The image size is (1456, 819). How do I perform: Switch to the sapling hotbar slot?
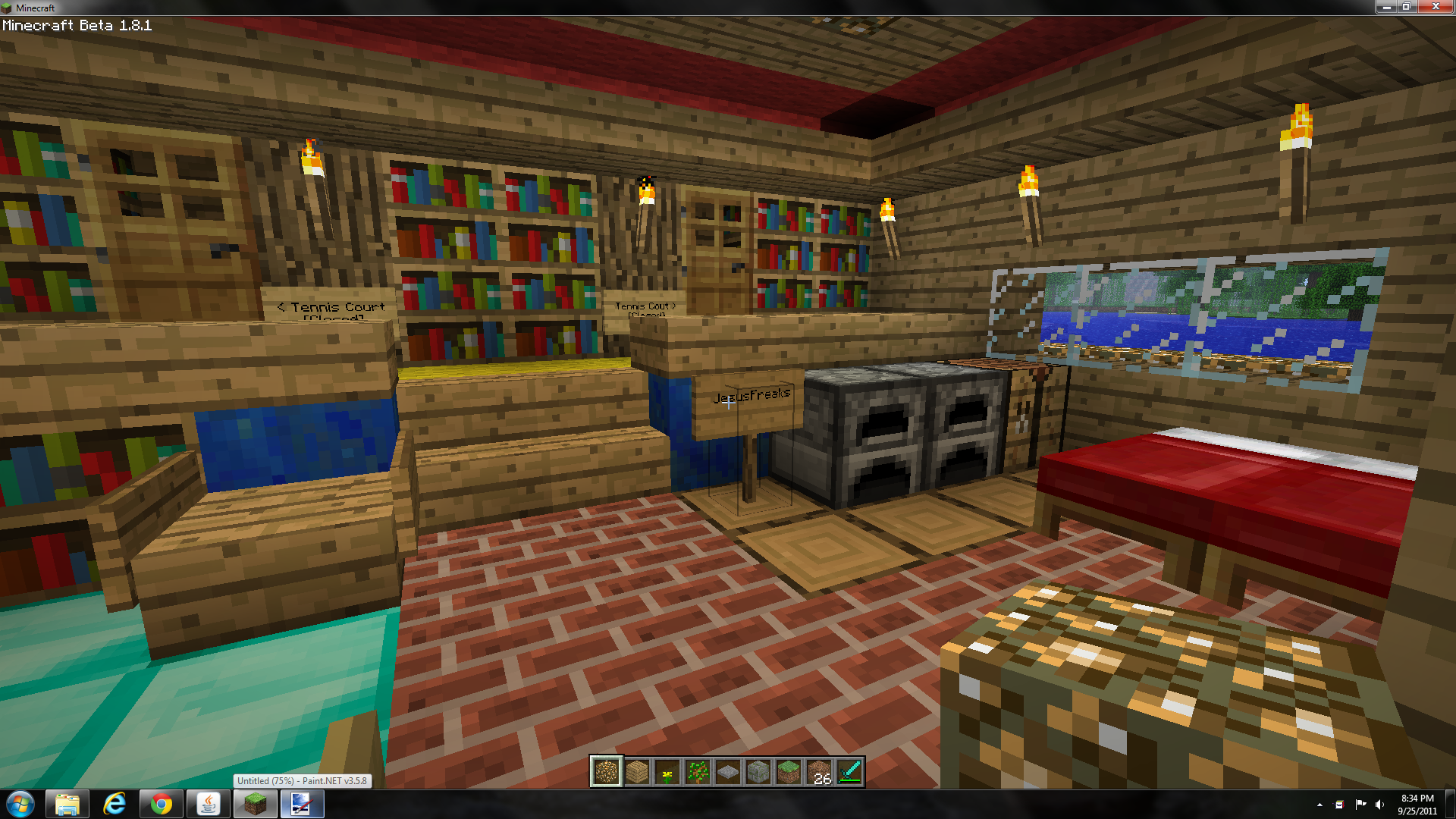coord(698,772)
